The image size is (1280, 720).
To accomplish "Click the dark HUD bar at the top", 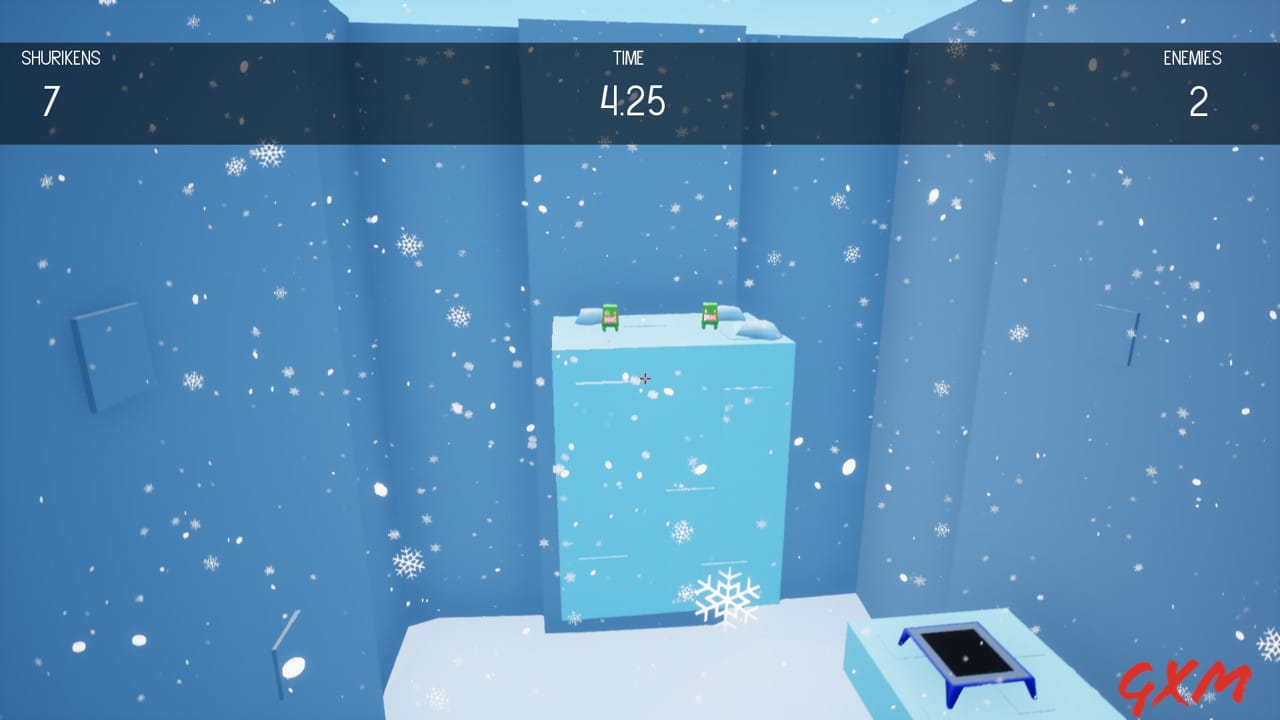I will (x=400, y=90).
